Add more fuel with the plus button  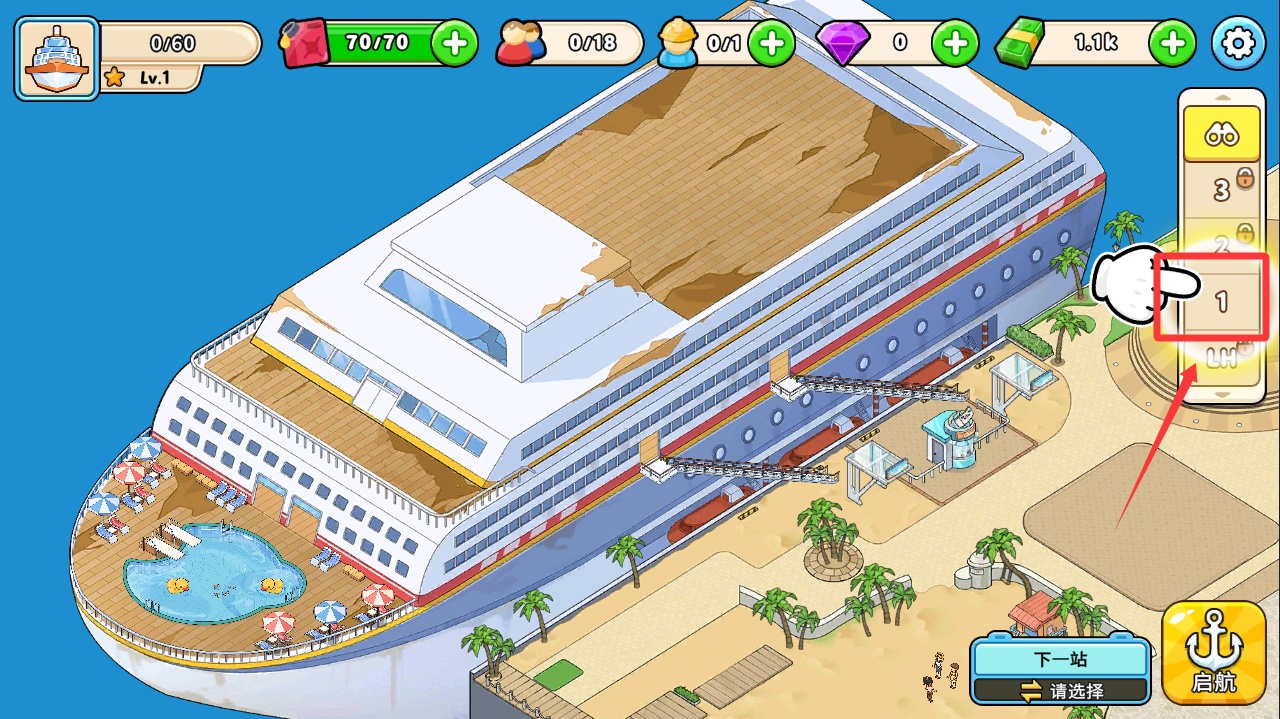pos(454,43)
